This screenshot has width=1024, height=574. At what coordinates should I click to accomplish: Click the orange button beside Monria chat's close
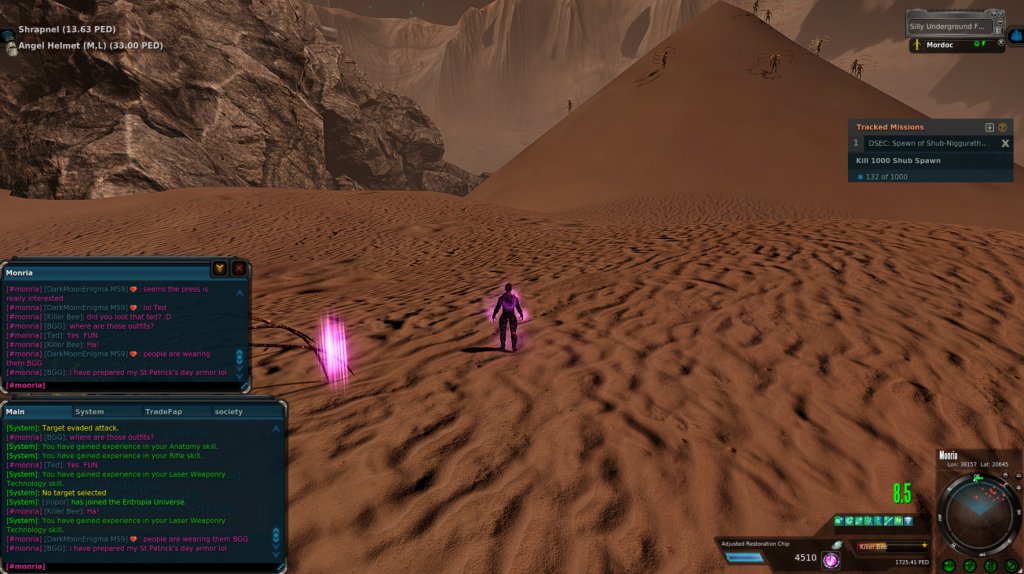[219, 268]
